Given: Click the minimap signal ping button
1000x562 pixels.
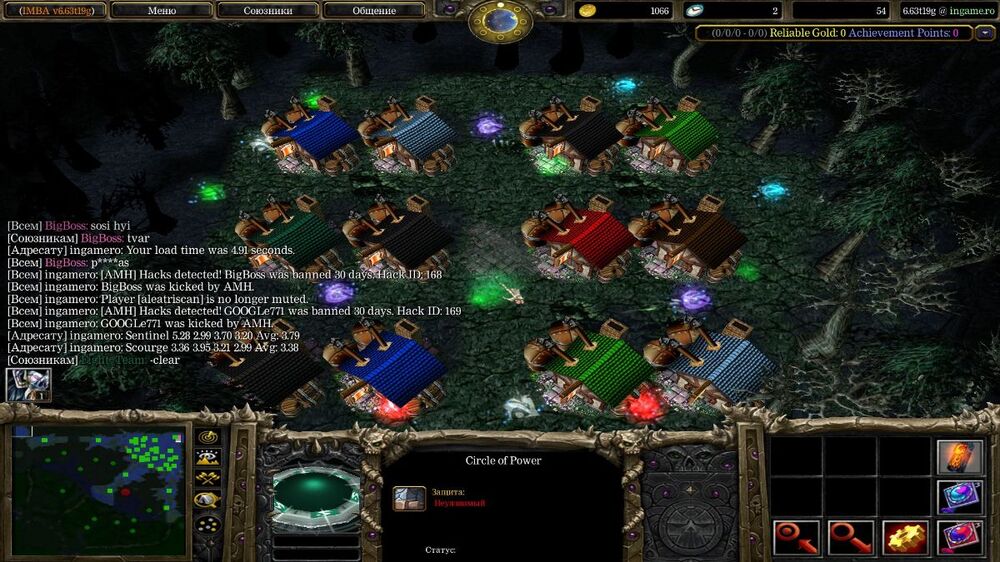Looking at the screenshot, I should [208, 437].
